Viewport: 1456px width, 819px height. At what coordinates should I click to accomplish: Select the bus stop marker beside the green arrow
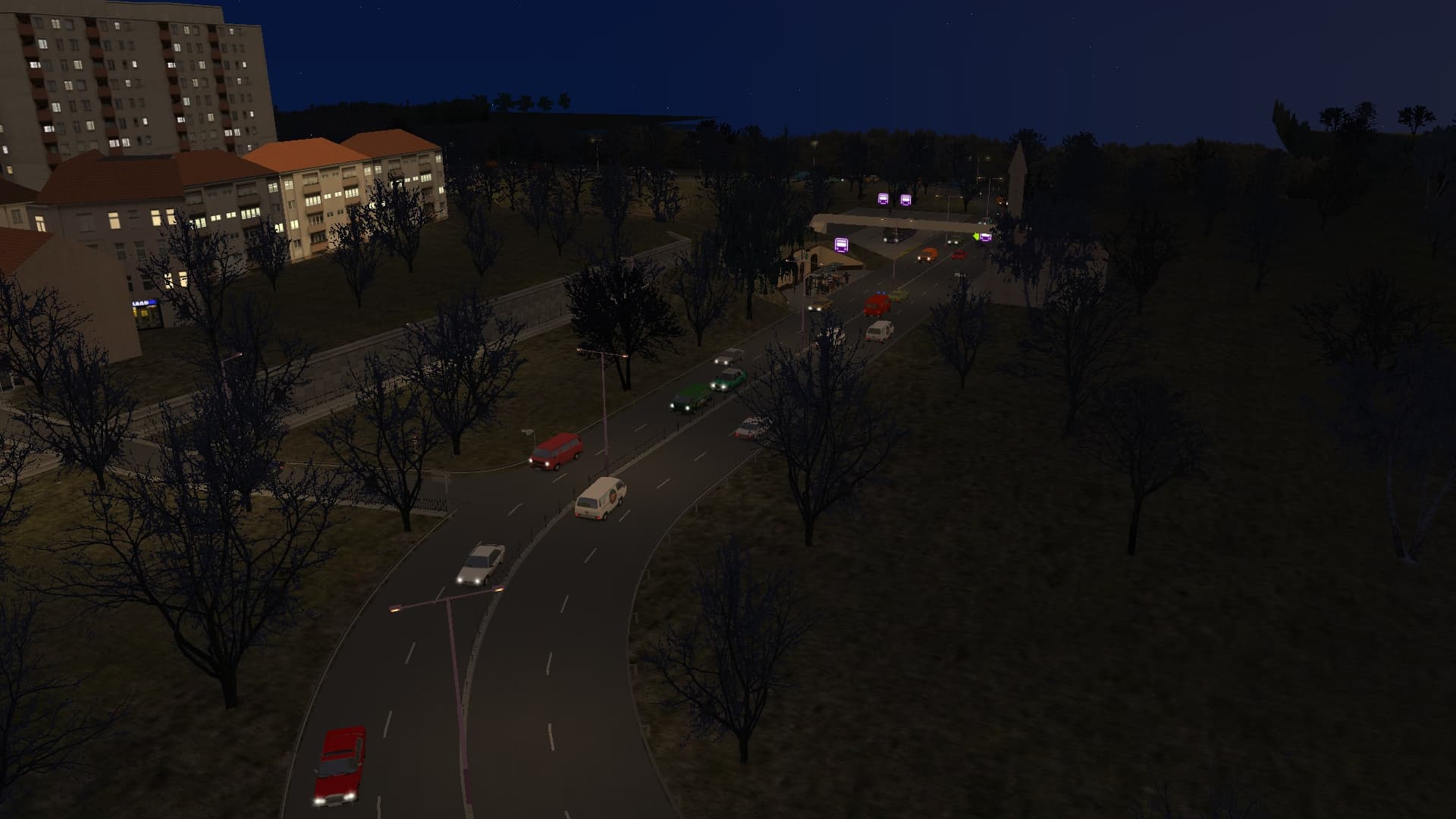pos(985,237)
